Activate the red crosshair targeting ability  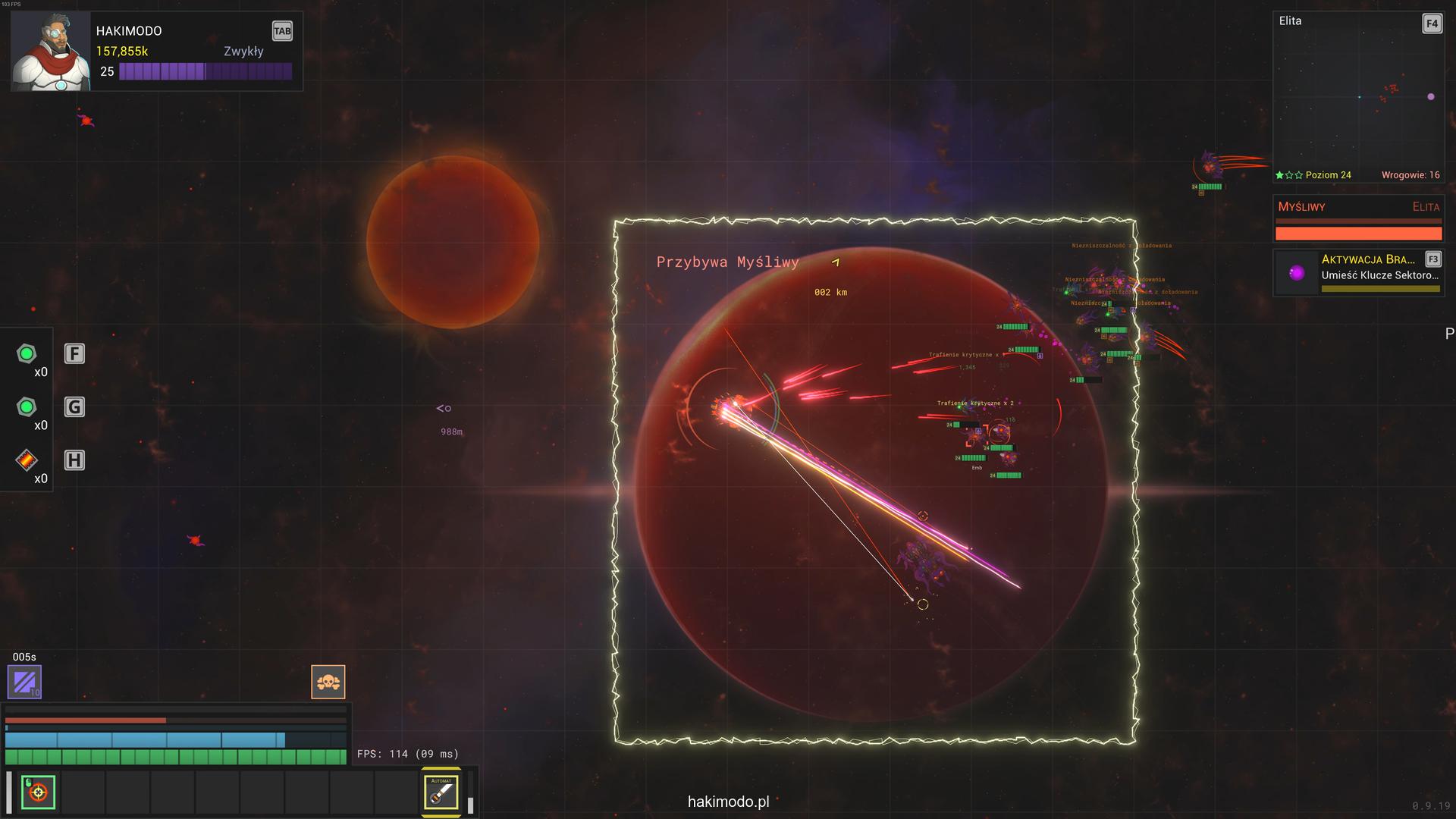38,792
